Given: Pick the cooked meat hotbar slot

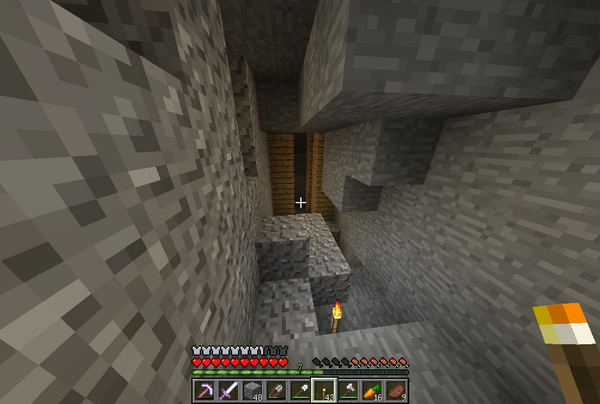Looking at the screenshot, I should pyautogui.click(x=395, y=390).
